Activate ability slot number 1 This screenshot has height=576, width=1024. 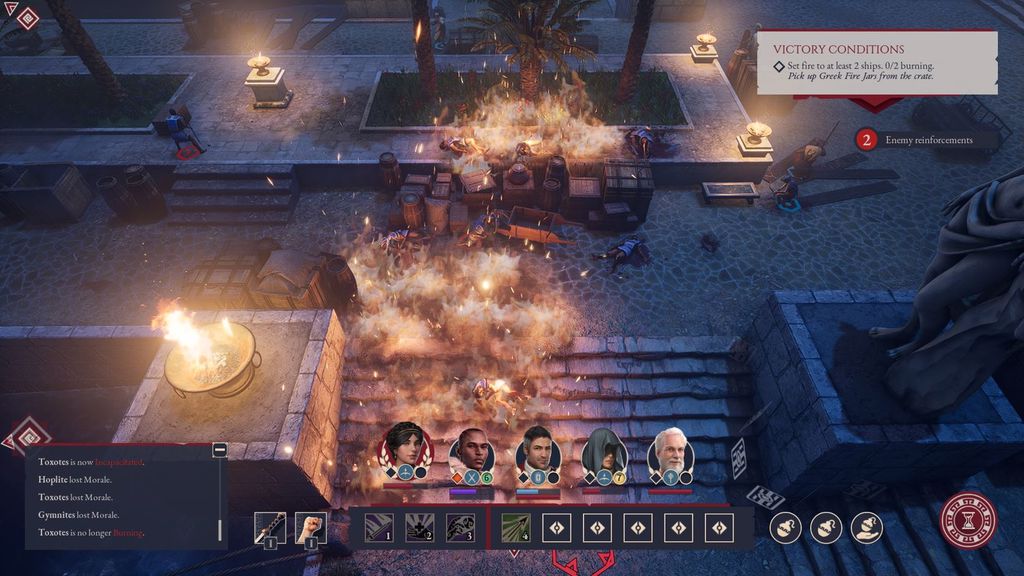tap(378, 526)
